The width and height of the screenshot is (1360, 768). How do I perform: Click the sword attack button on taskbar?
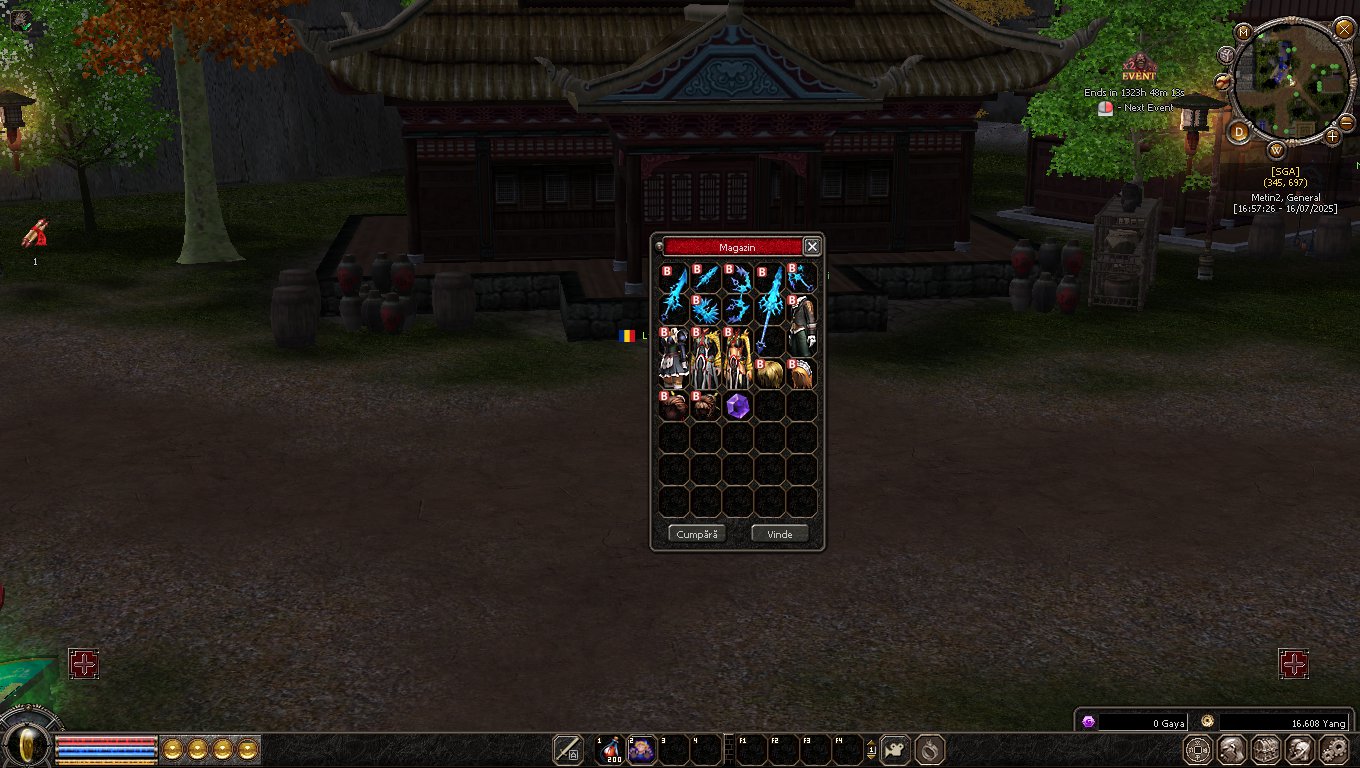[x=568, y=749]
